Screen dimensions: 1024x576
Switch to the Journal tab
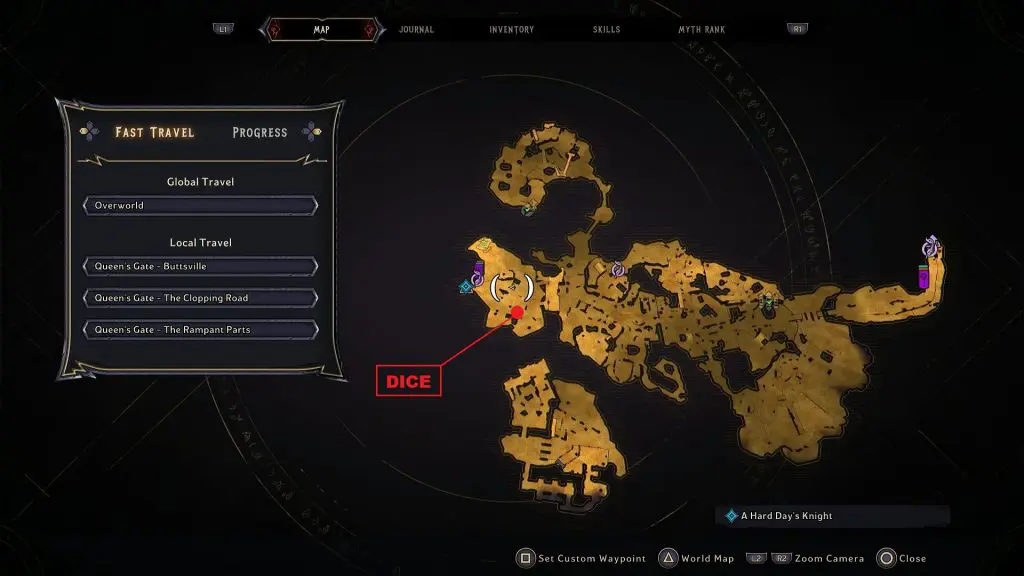coord(416,30)
